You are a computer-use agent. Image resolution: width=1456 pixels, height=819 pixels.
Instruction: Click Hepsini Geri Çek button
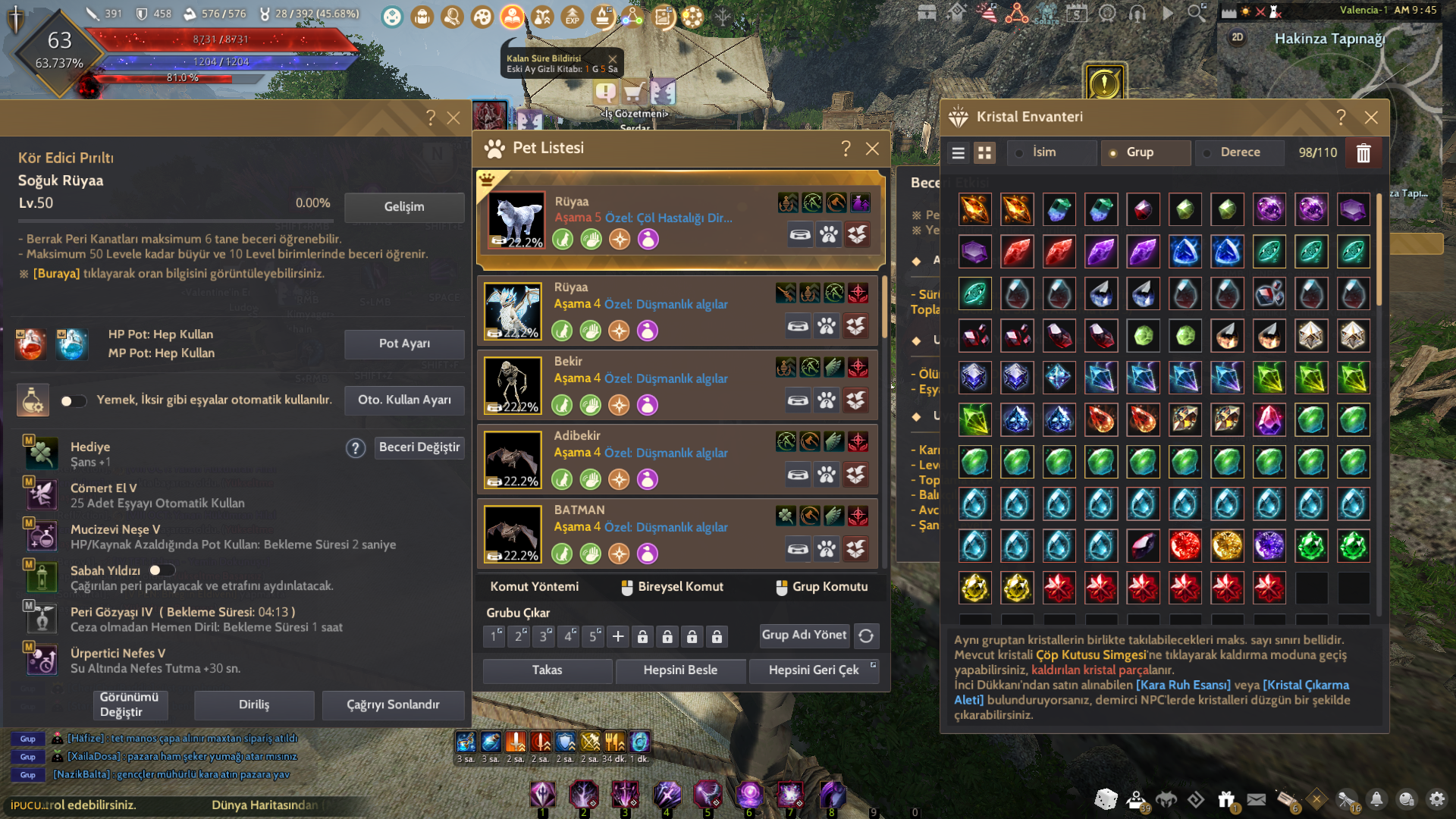tap(813, 670)
